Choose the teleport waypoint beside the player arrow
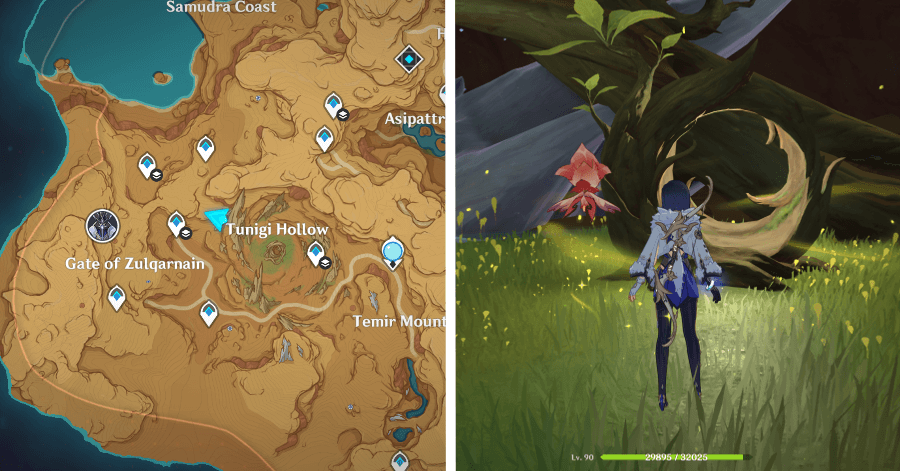900x471 pixels. (x=177, y=223)
